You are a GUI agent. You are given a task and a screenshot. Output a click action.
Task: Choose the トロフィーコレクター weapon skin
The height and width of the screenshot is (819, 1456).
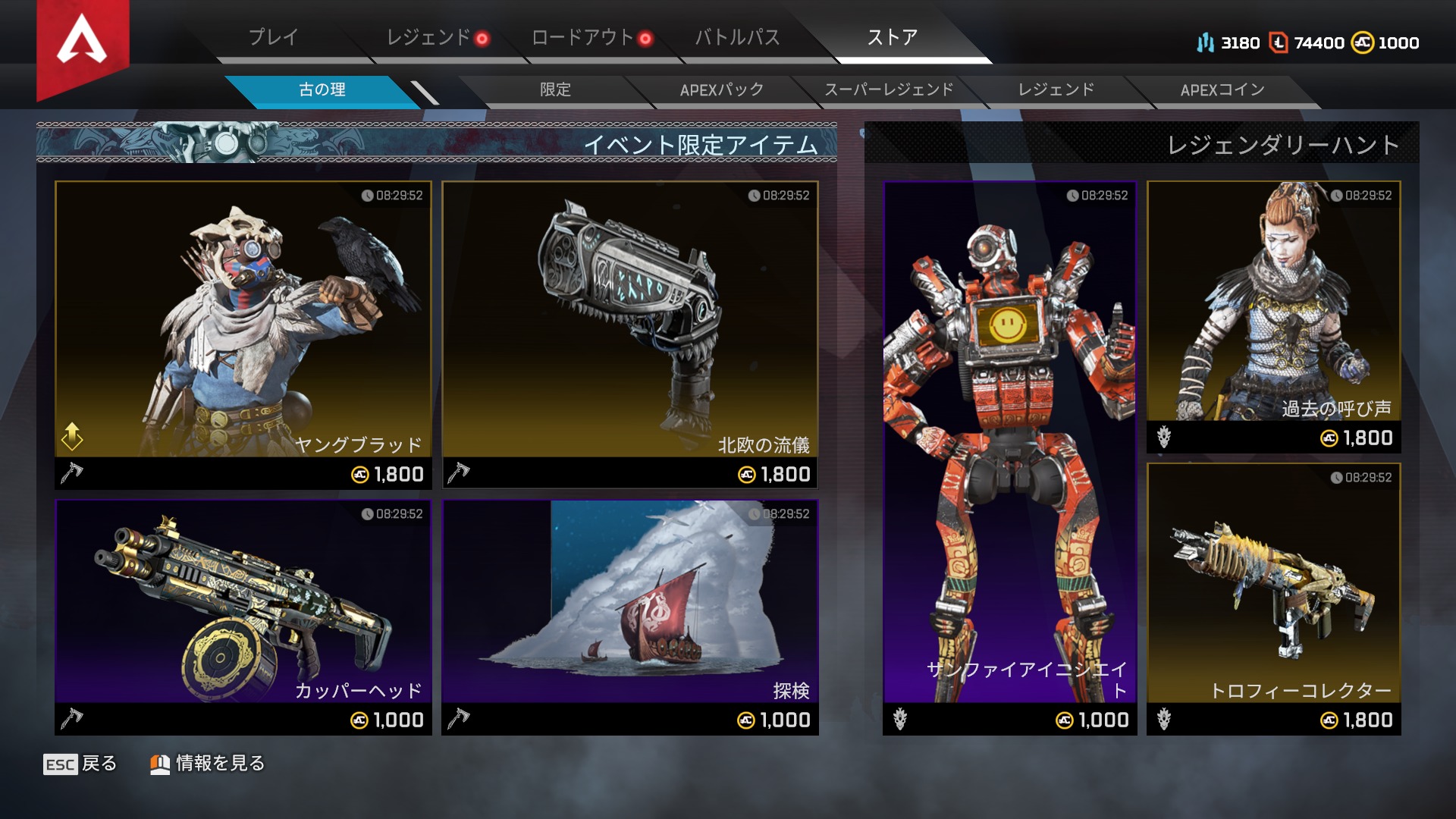pyautogui.click(x=1273, y=598)
